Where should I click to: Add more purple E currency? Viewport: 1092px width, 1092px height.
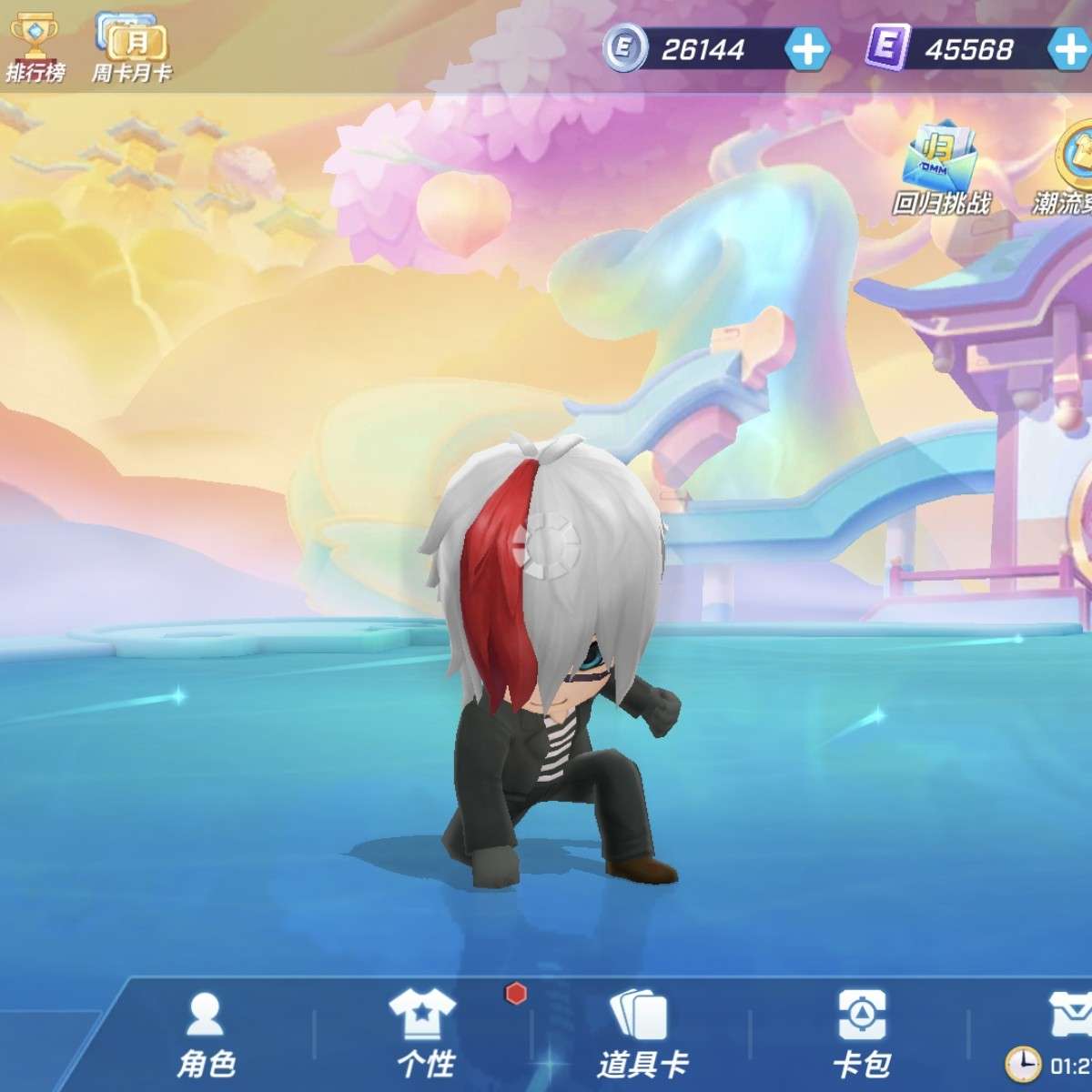point(1070,48)
